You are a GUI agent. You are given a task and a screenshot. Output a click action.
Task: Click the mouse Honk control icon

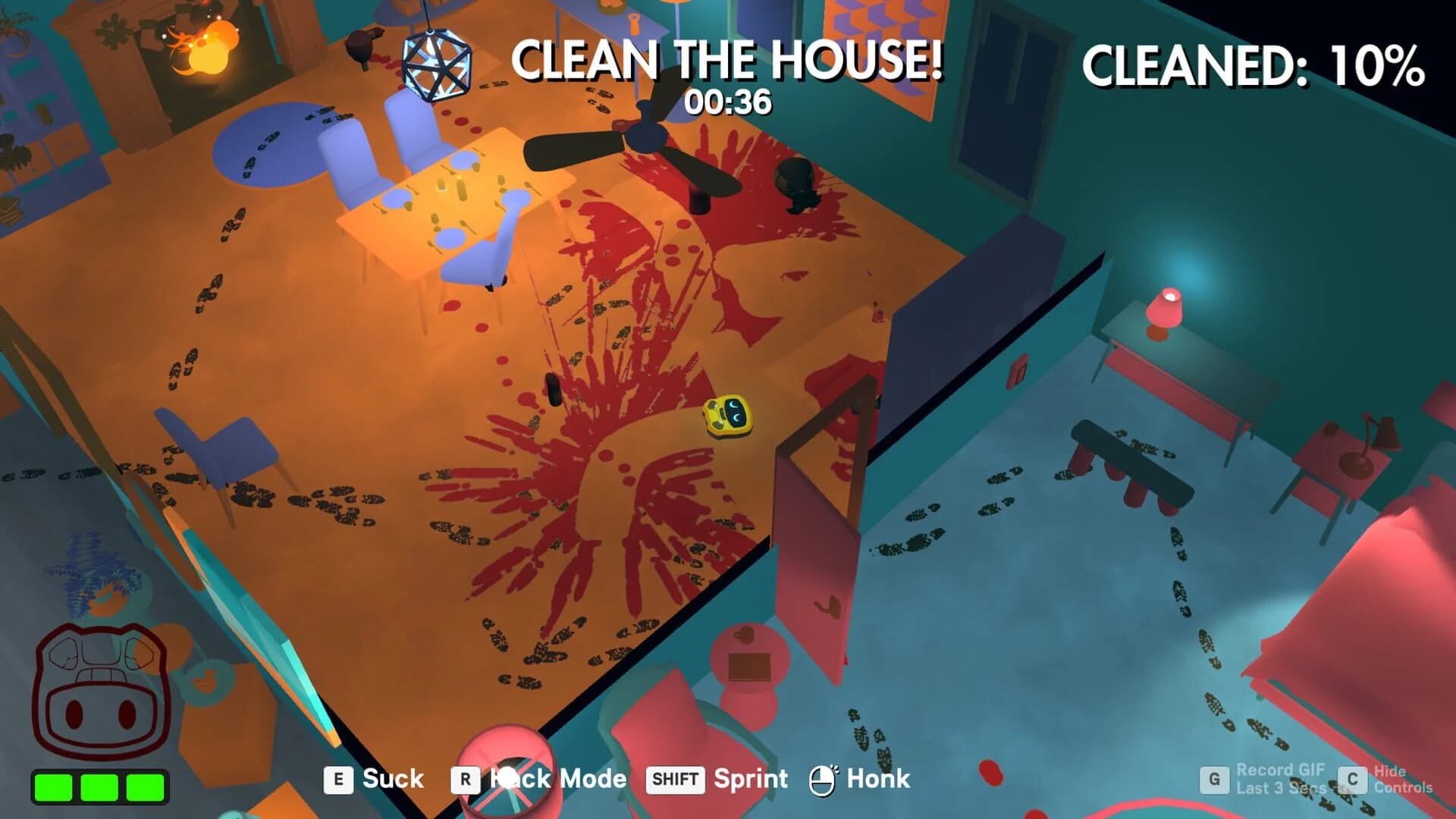click(x=824, y=779)
